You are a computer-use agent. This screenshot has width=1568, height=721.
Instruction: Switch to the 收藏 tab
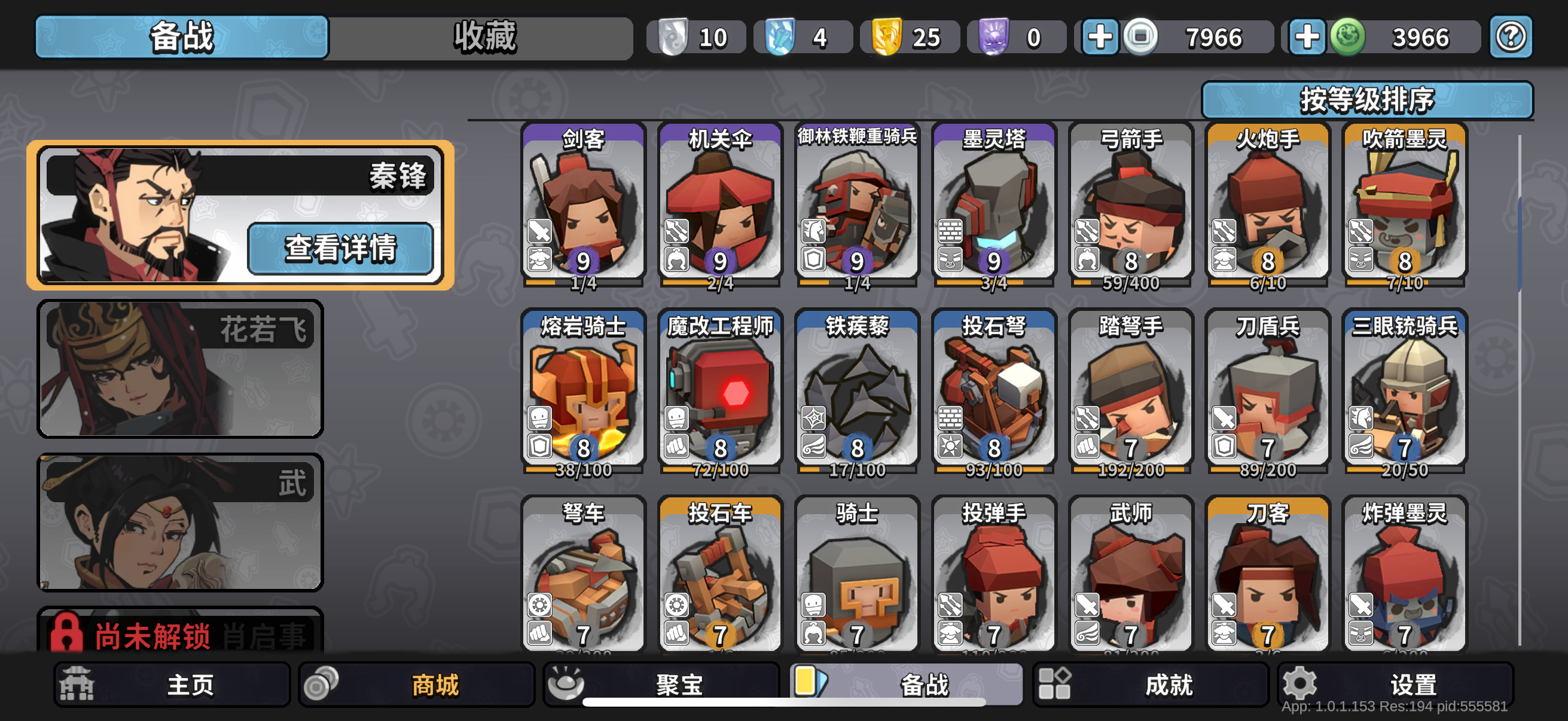pyautogui.click(x=484, y=37)
